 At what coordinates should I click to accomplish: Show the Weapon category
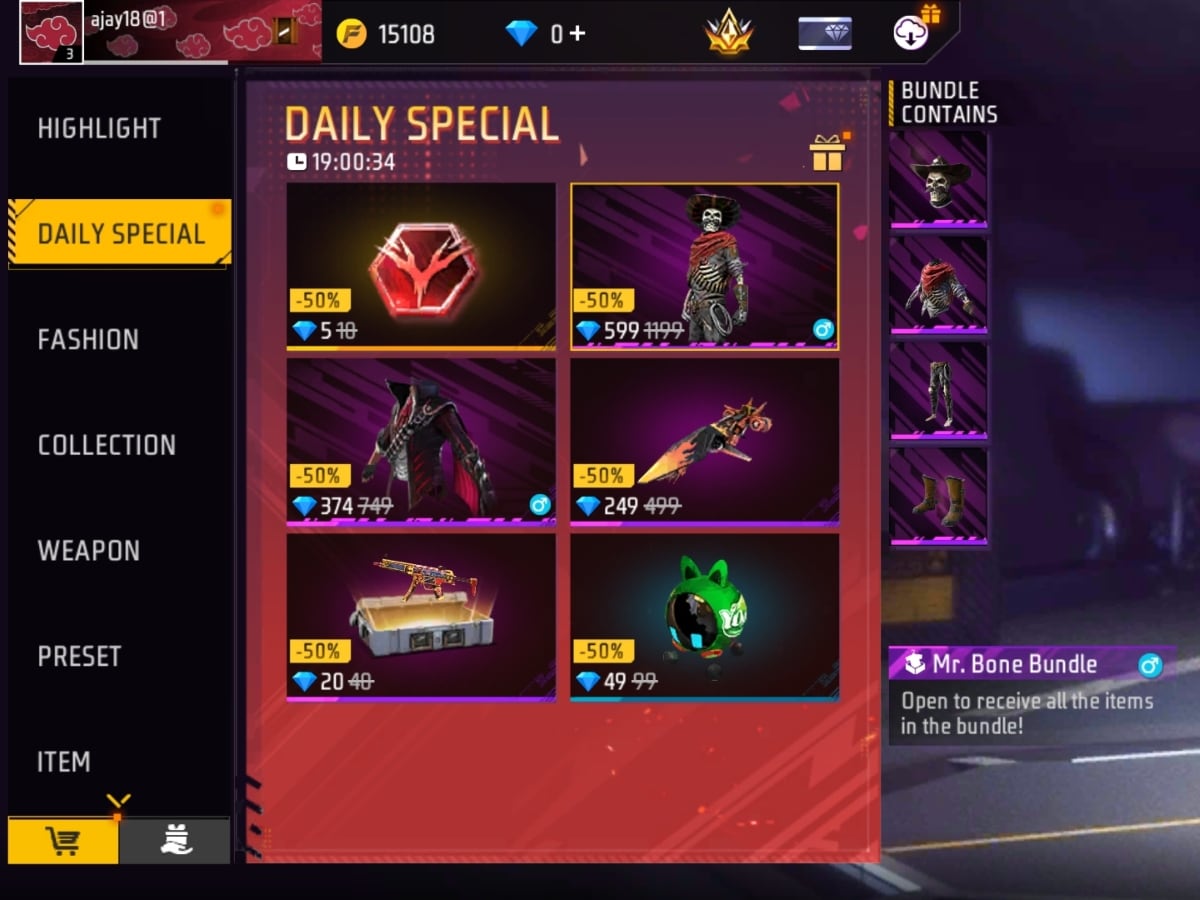(89, 551)
